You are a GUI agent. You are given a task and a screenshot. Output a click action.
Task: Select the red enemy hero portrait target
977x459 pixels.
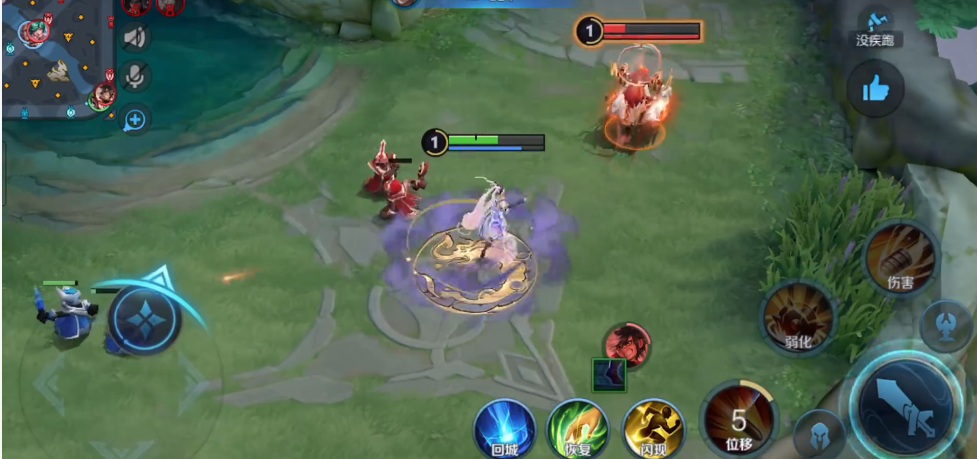pyautogui.click(x=627, y=344)
